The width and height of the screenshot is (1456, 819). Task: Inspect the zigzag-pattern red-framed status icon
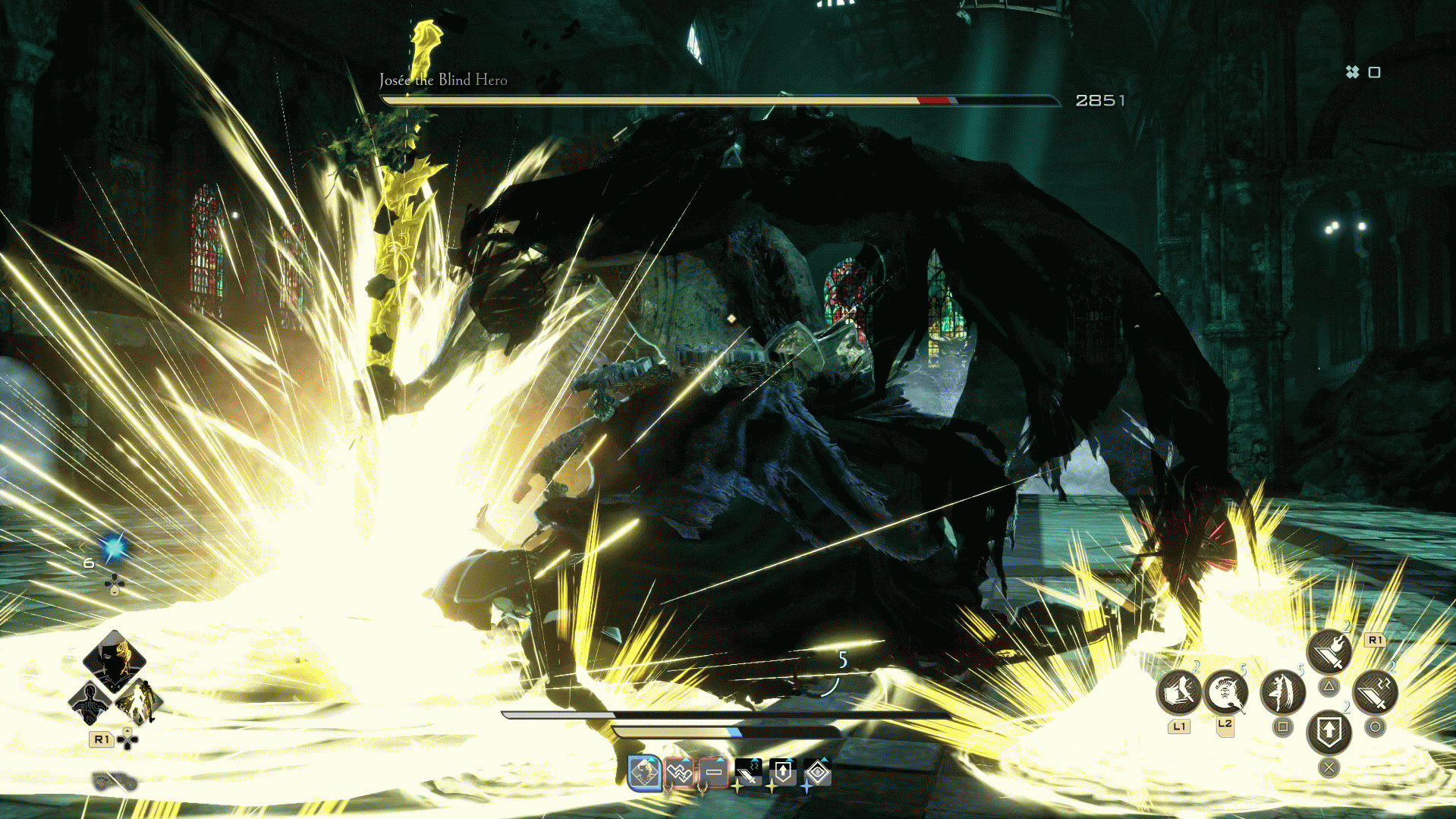coord(680,773)
